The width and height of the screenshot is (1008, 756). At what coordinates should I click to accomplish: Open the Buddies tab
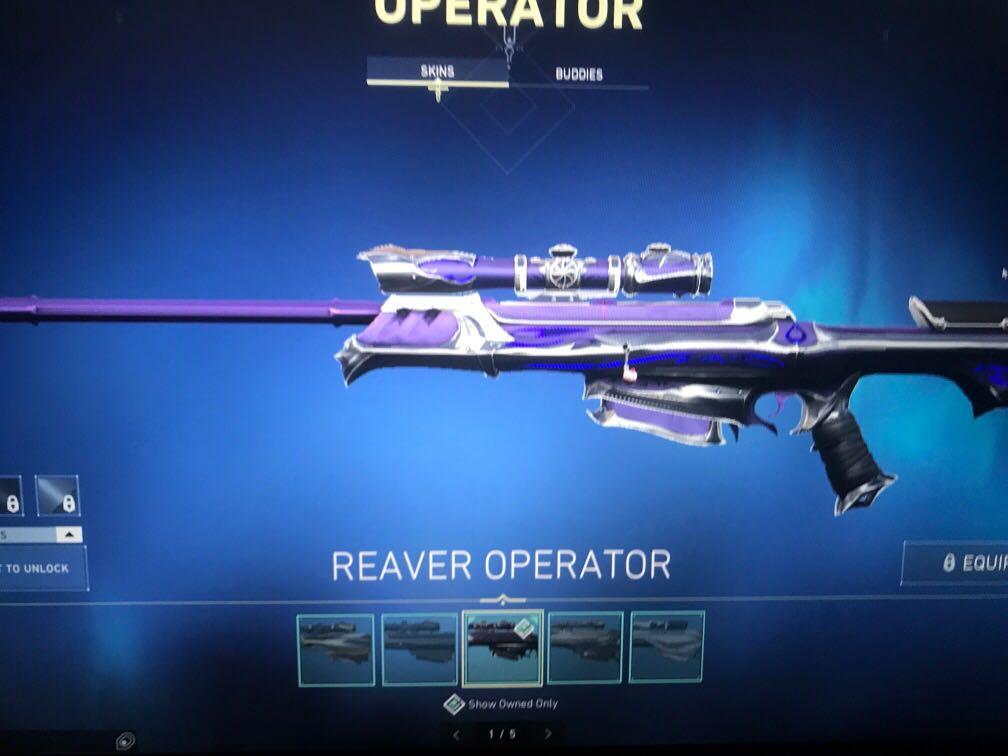point(579,74)
